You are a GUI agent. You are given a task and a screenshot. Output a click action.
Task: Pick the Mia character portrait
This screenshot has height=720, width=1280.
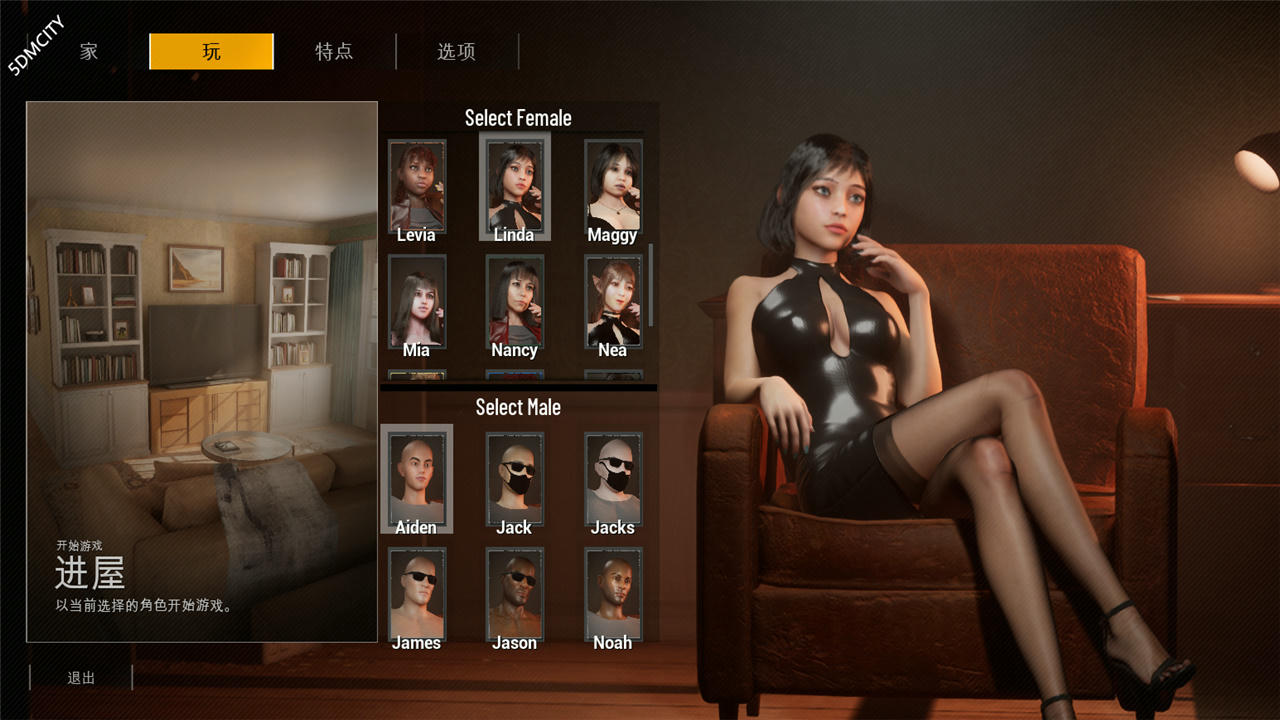pos(416,300)
